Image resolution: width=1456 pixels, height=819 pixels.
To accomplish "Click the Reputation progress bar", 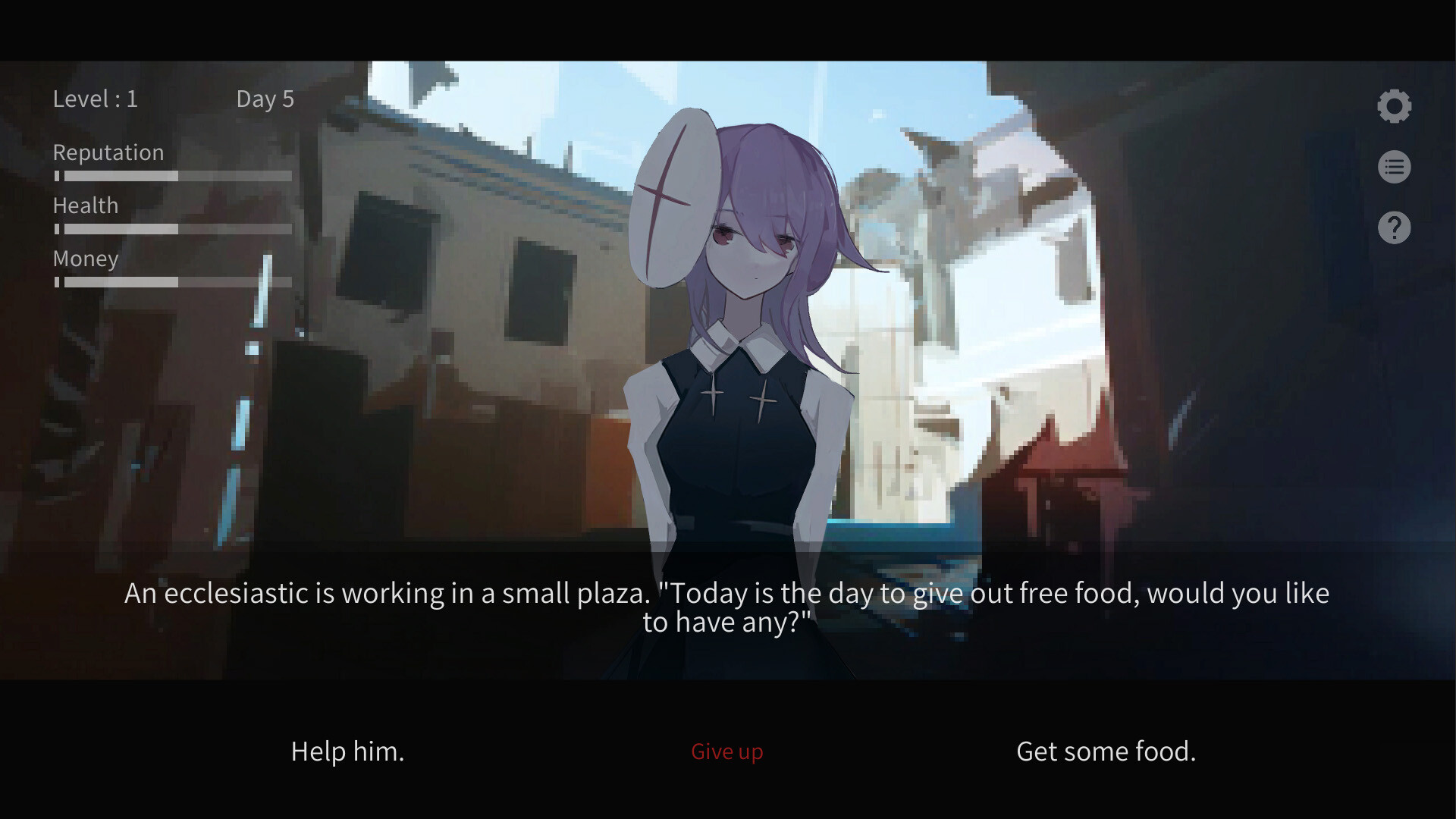I will point(171,175).
